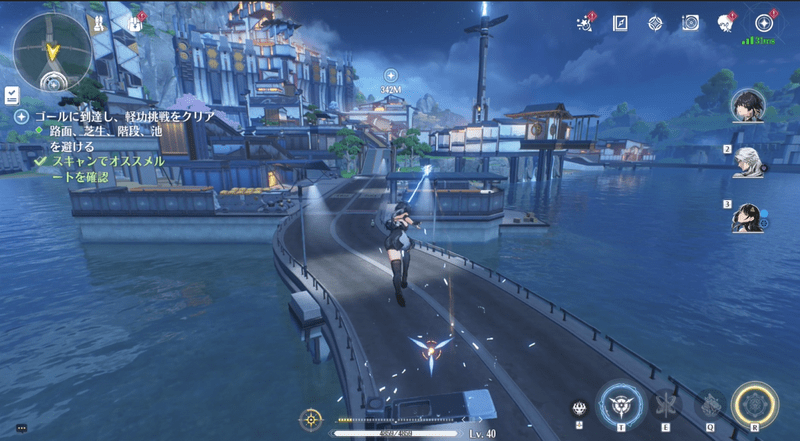The image size is (800, 441).
Task: Switch to party member 2 with silver hair
Action: click(748, 161)
